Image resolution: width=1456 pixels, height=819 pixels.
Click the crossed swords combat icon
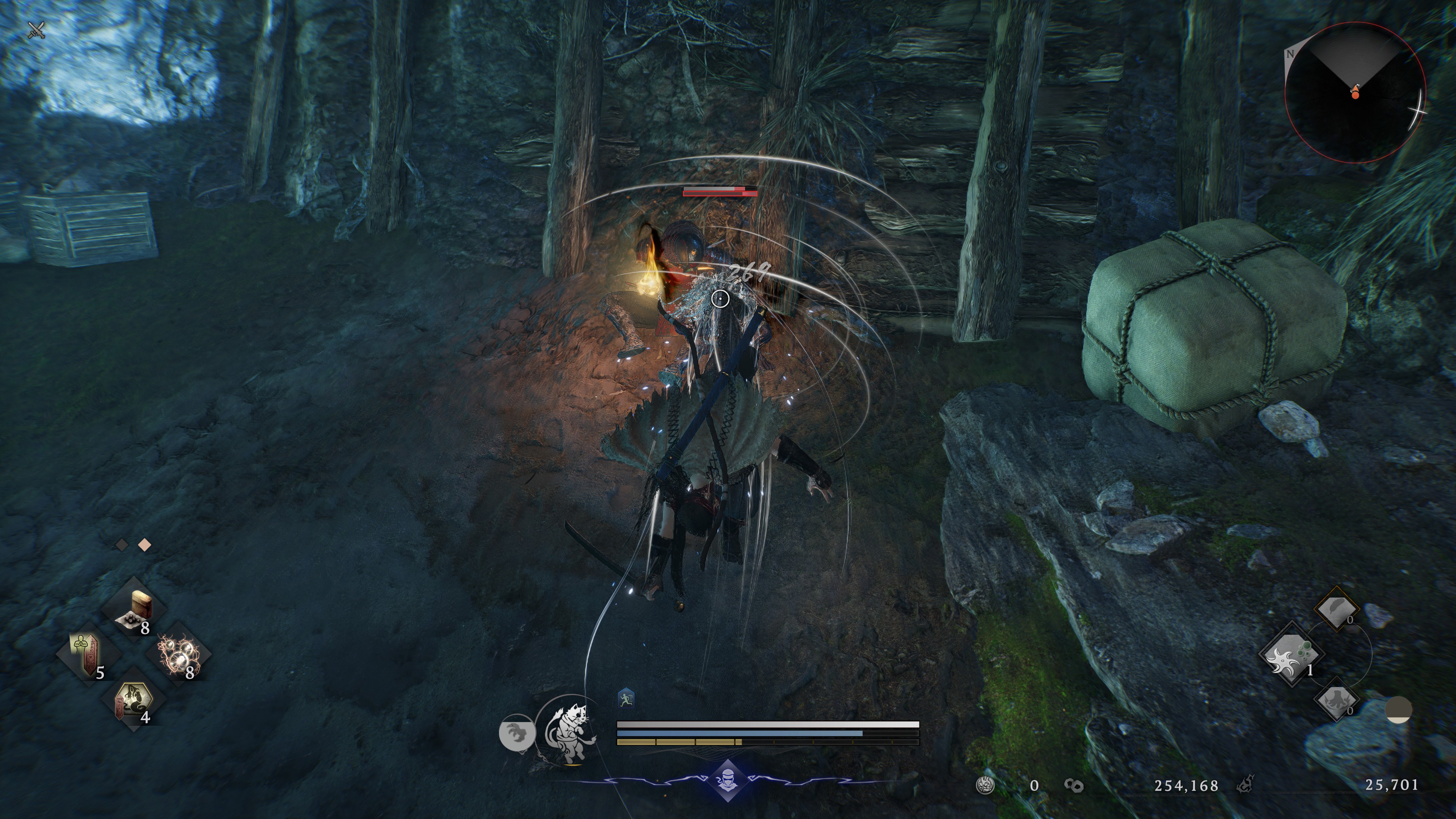[37, 30]
